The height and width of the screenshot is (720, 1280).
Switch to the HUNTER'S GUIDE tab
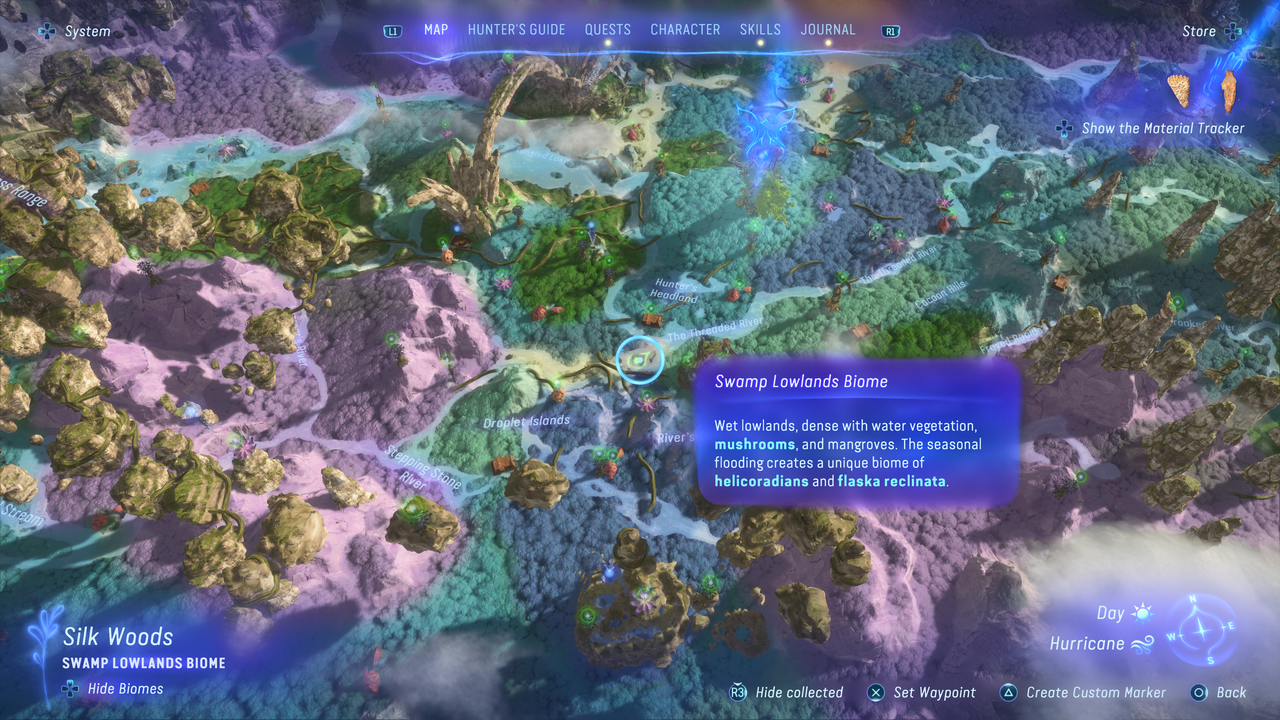[x=516, y=29]
